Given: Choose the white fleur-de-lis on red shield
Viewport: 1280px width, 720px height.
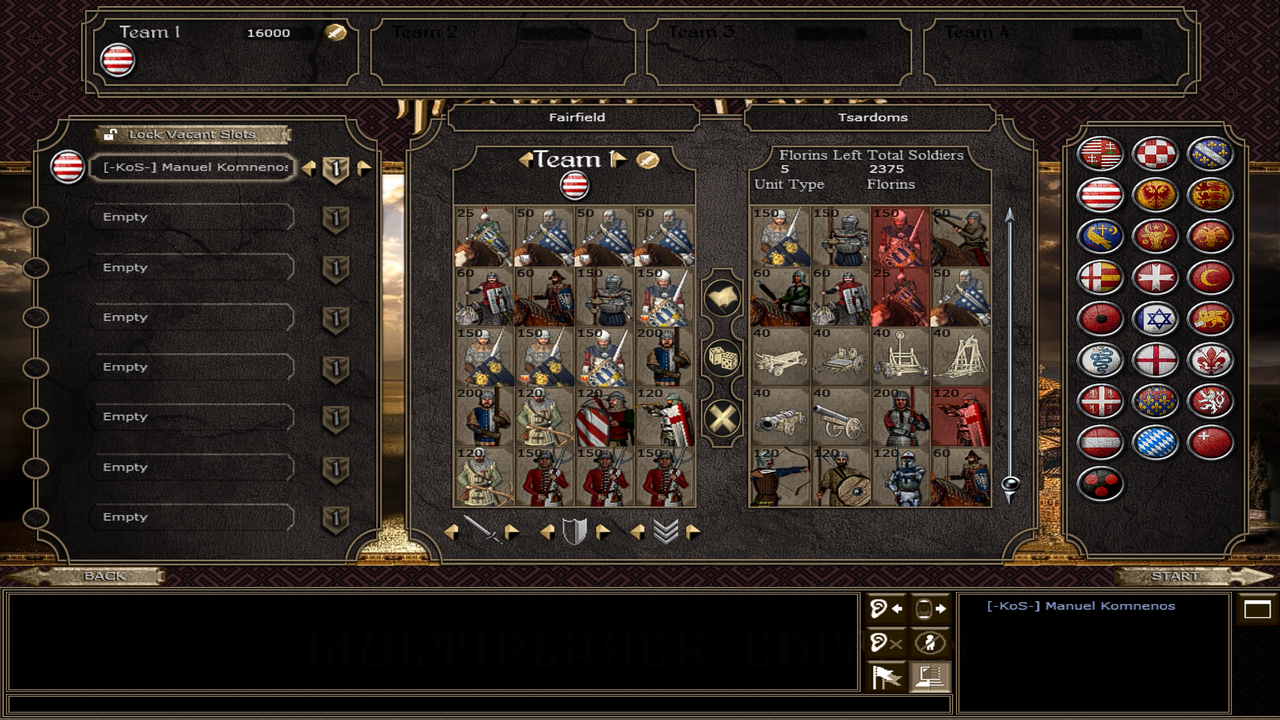Looking at the screenshot, I should coord(1210,360).
